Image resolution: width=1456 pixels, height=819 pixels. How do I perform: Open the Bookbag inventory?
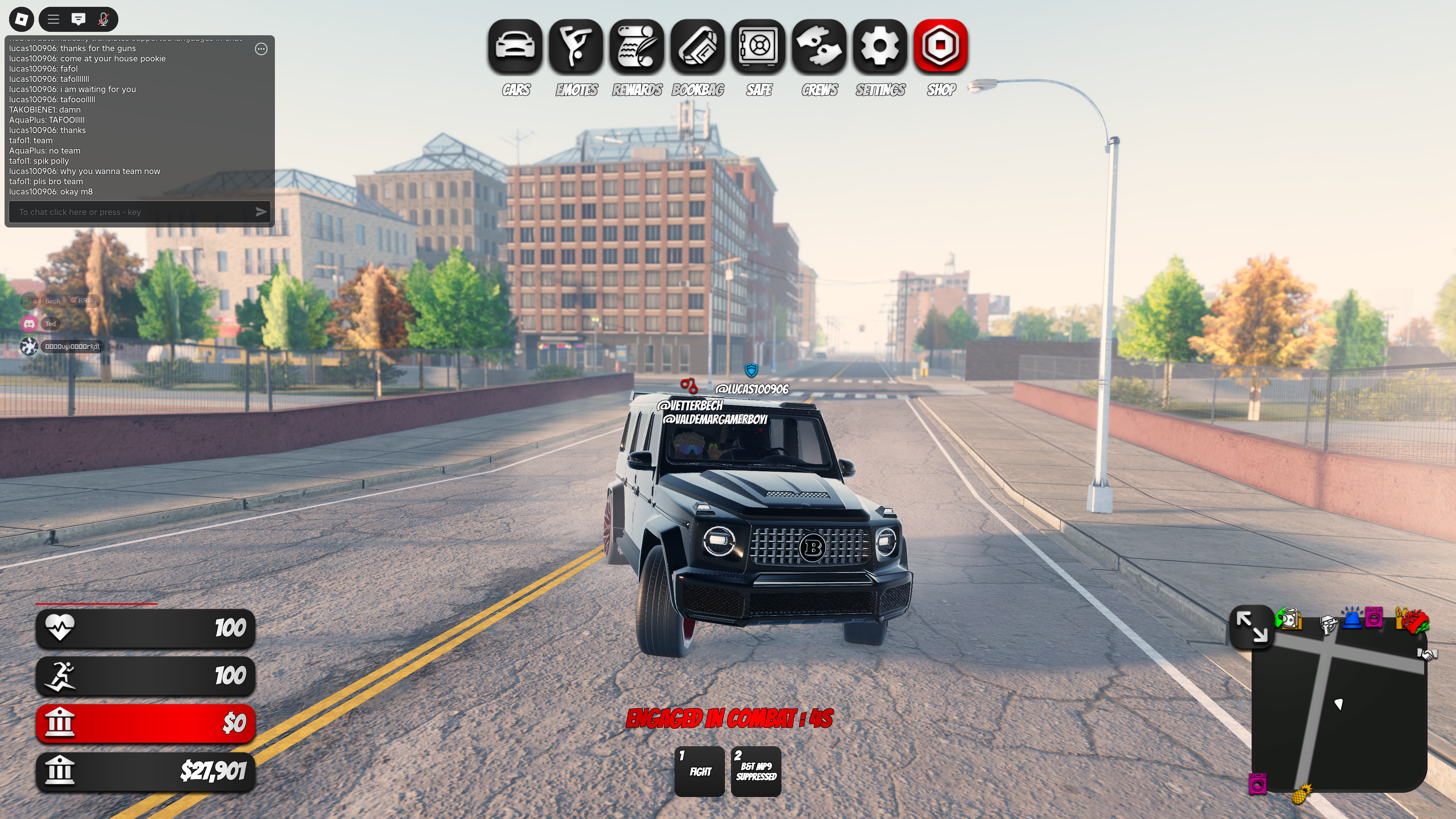tap(698, 46)
